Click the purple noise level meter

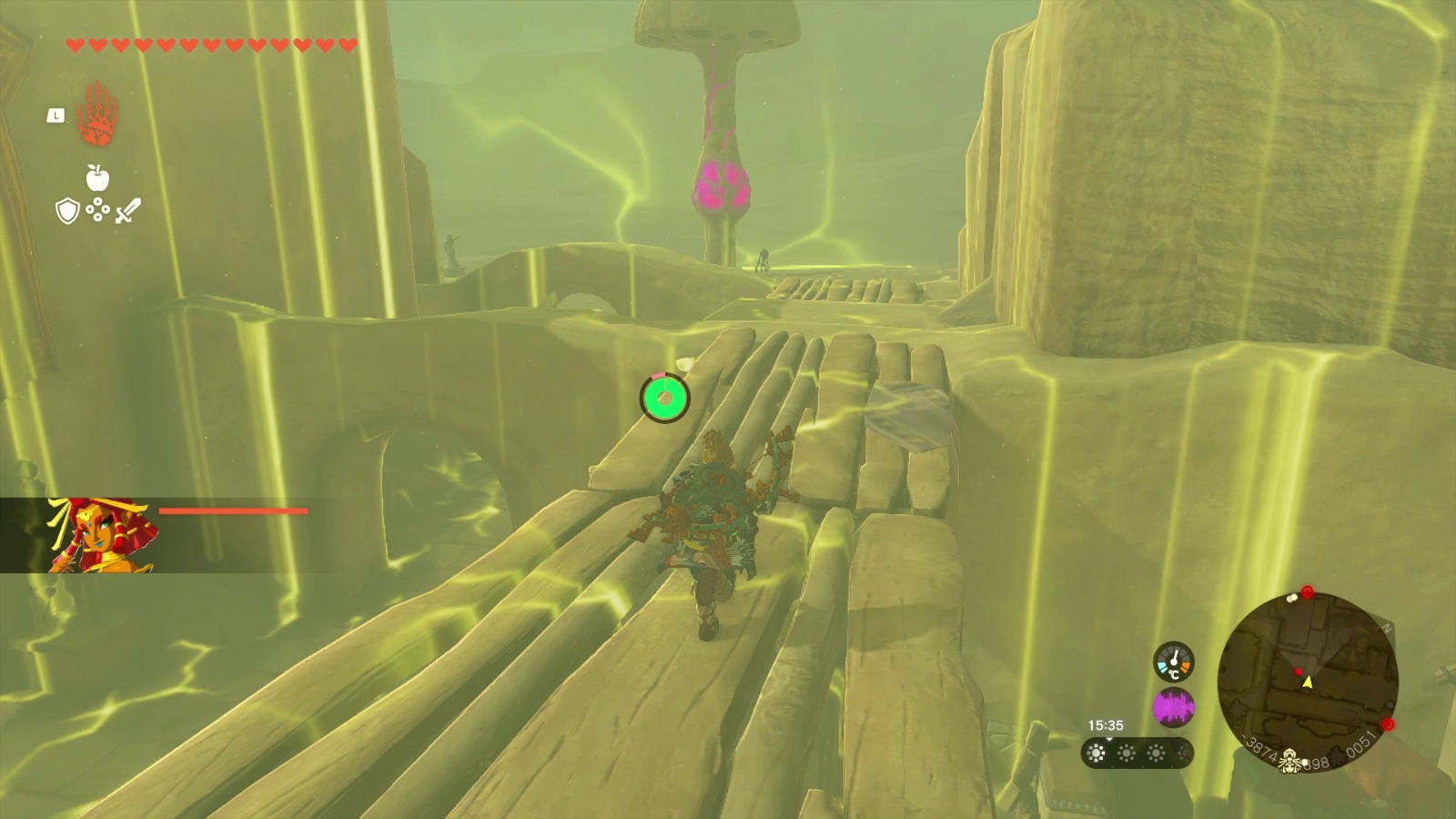click(x=1175, y=706)
